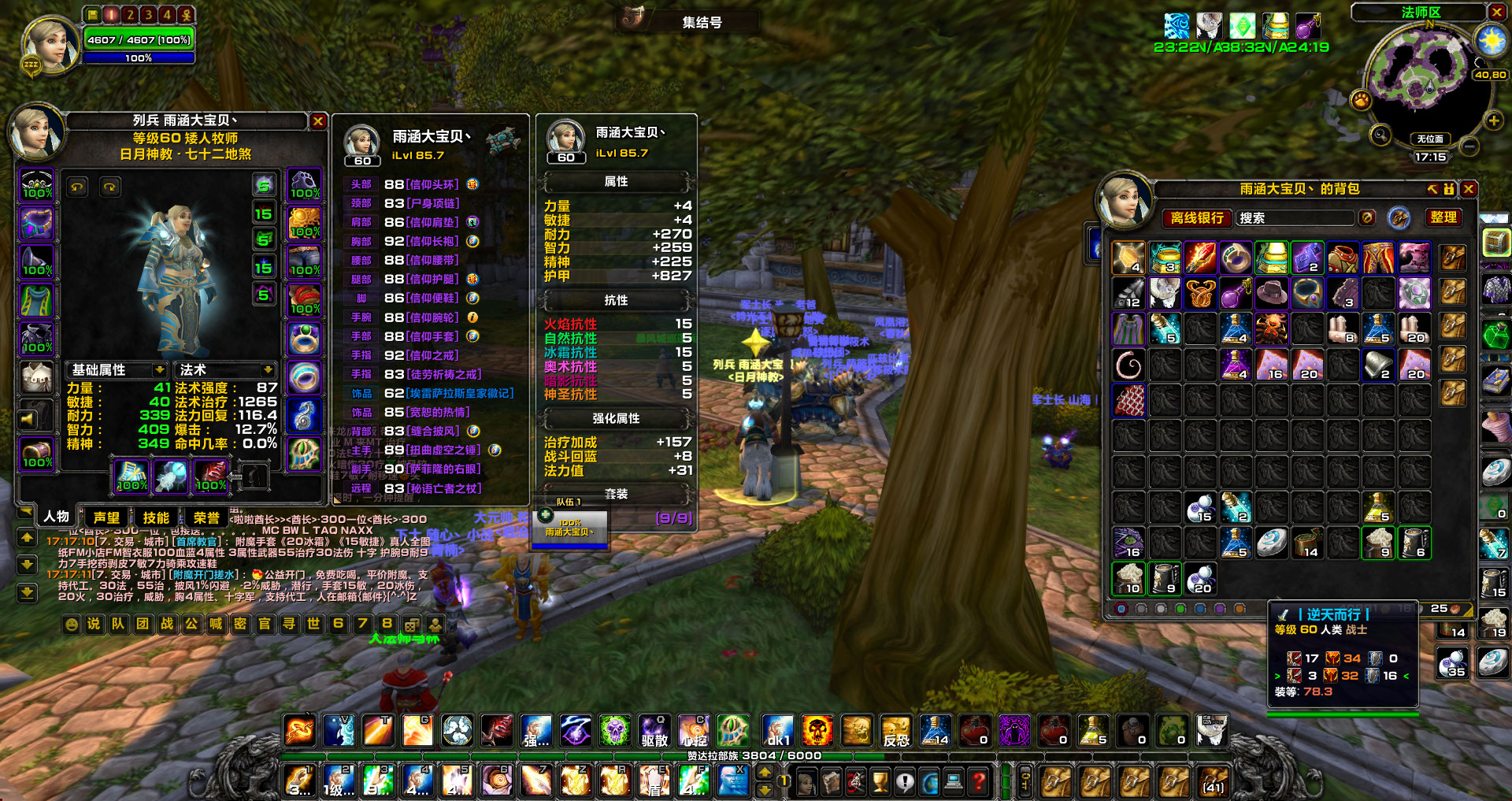Click the 离线银行 offline bank button
The width and height of the screenshot is (1512, 801).
click(1197, 218)
